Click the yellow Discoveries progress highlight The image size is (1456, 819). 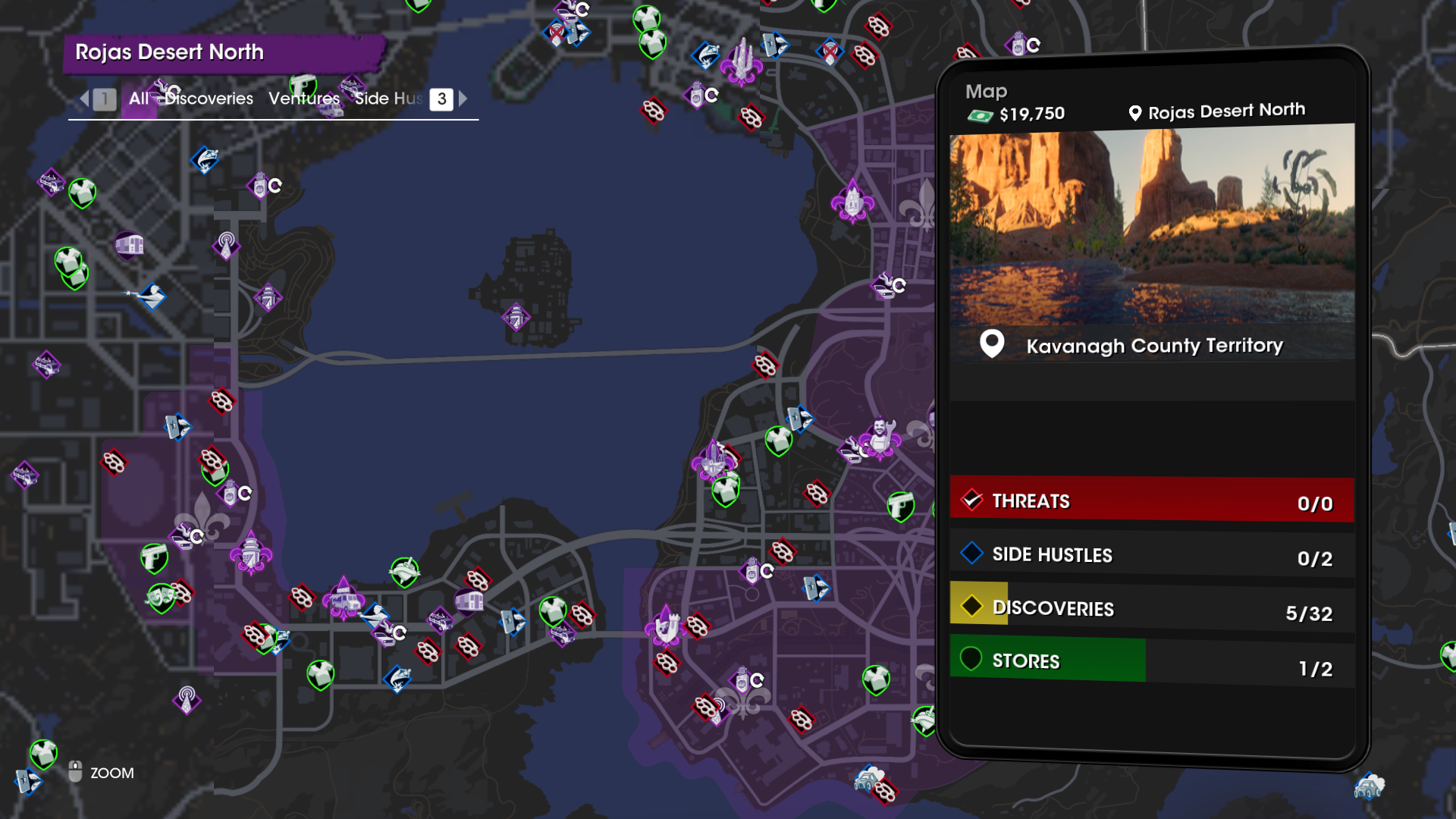coord(978,607)
